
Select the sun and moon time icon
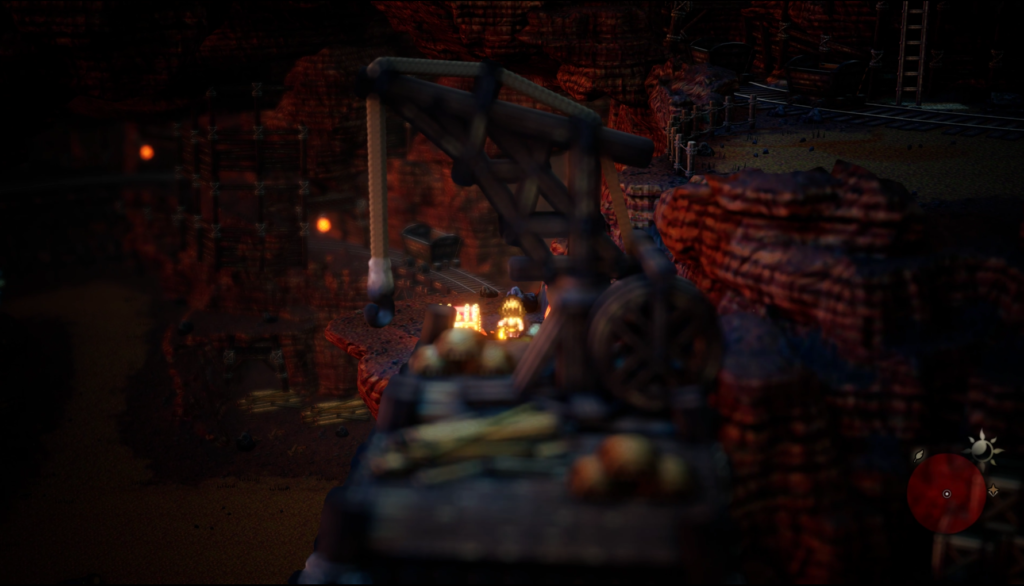click(983, 449)
